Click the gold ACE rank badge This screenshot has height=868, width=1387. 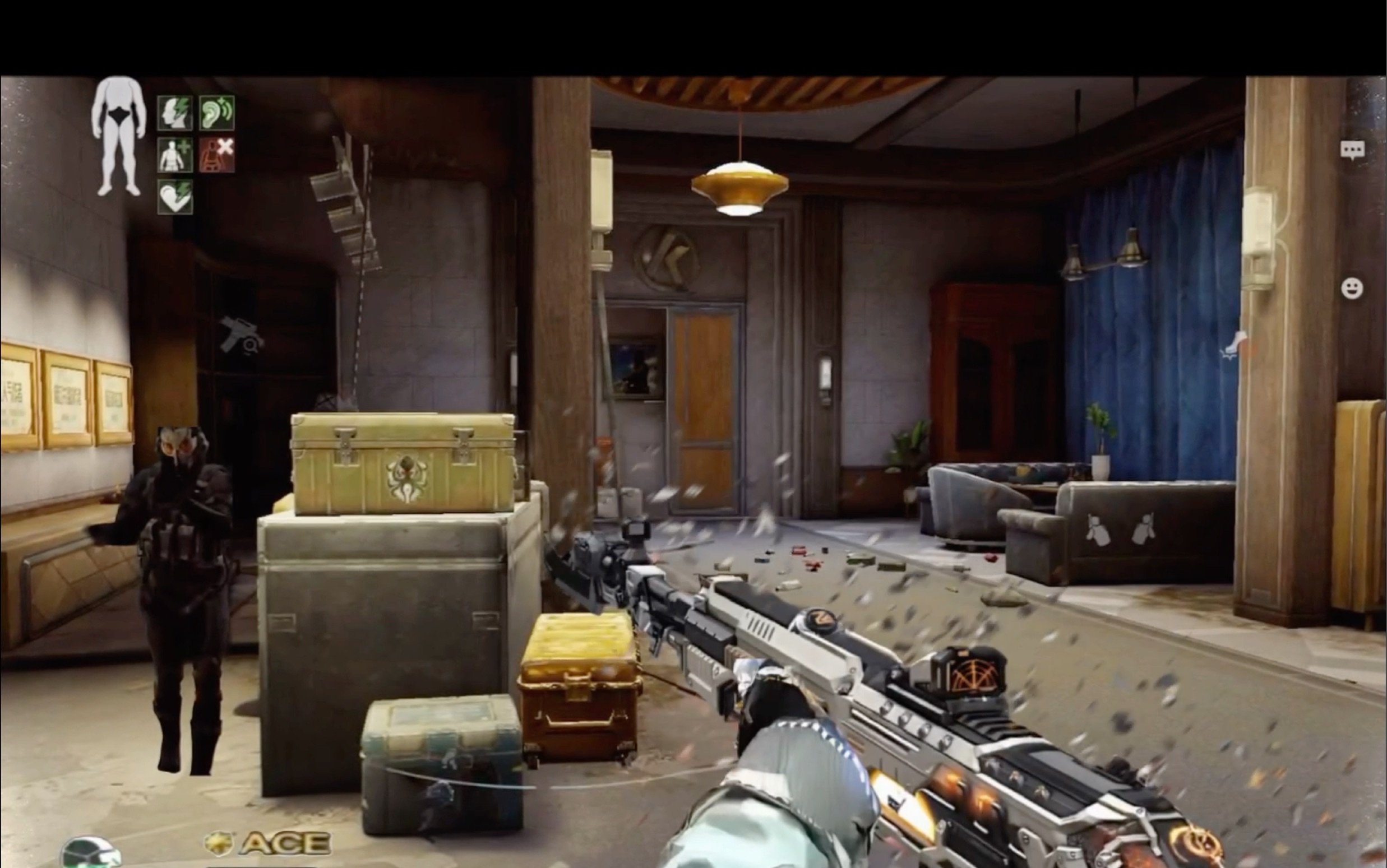click(269, 843)
